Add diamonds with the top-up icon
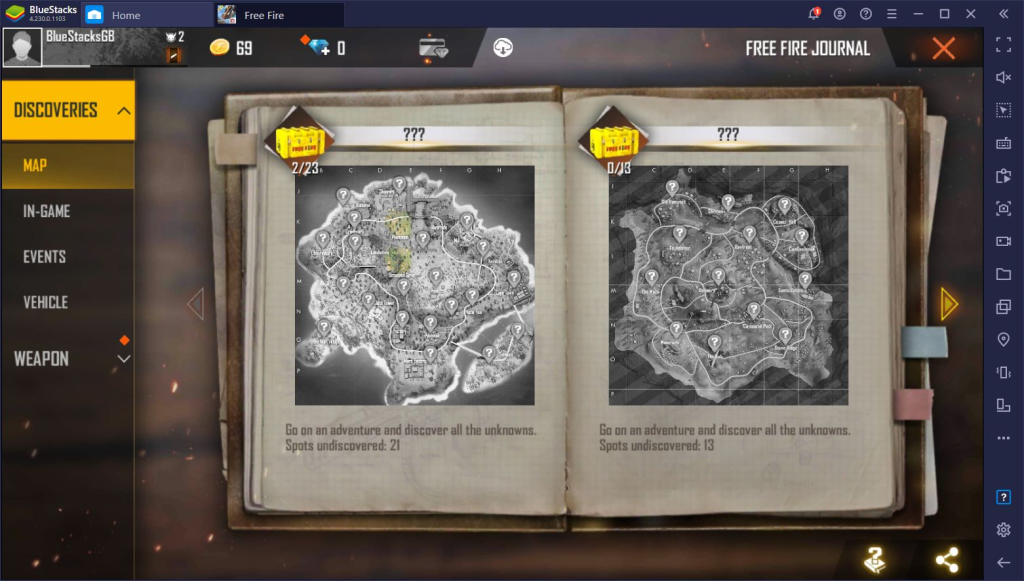The image size is (1024, 581). [x=316, y=47]
